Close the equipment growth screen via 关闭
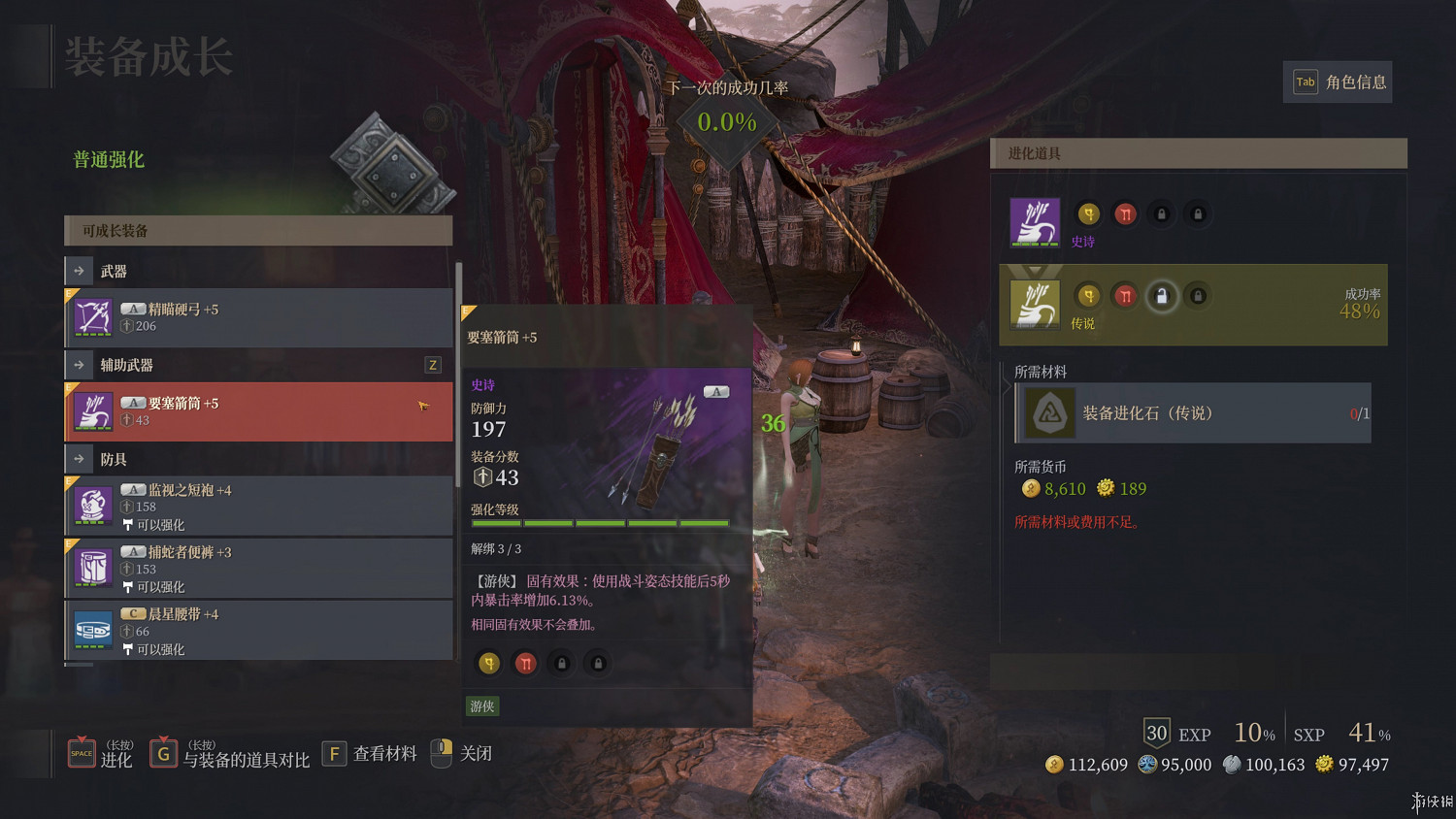Image resolution: width=1456 pixels, height=819 pixels. pyautogui.click(x=462, y=754)
